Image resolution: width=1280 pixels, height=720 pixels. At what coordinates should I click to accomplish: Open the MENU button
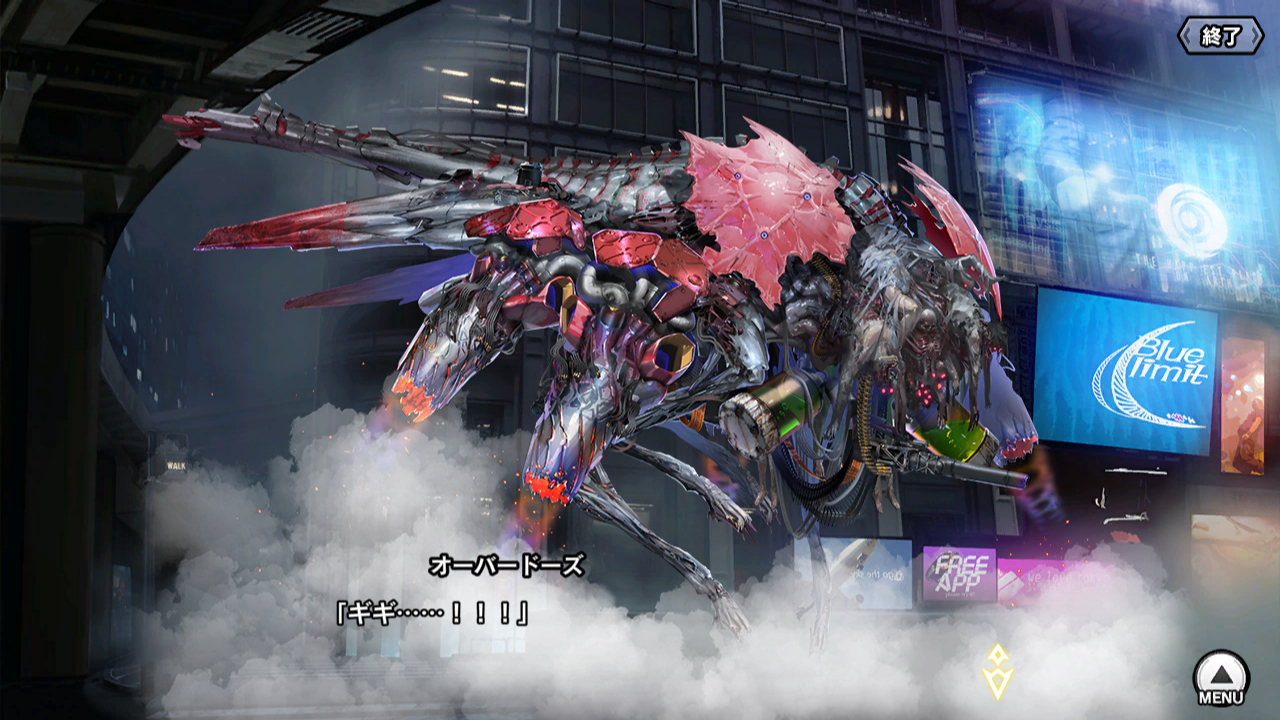click(x=1221, y=677)
